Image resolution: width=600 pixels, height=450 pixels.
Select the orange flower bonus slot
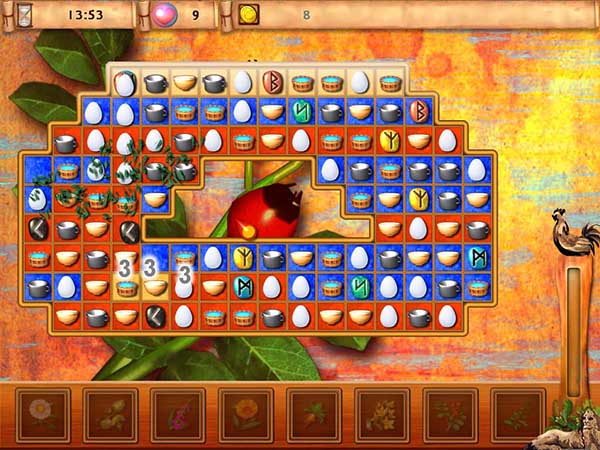pos(246,415)
